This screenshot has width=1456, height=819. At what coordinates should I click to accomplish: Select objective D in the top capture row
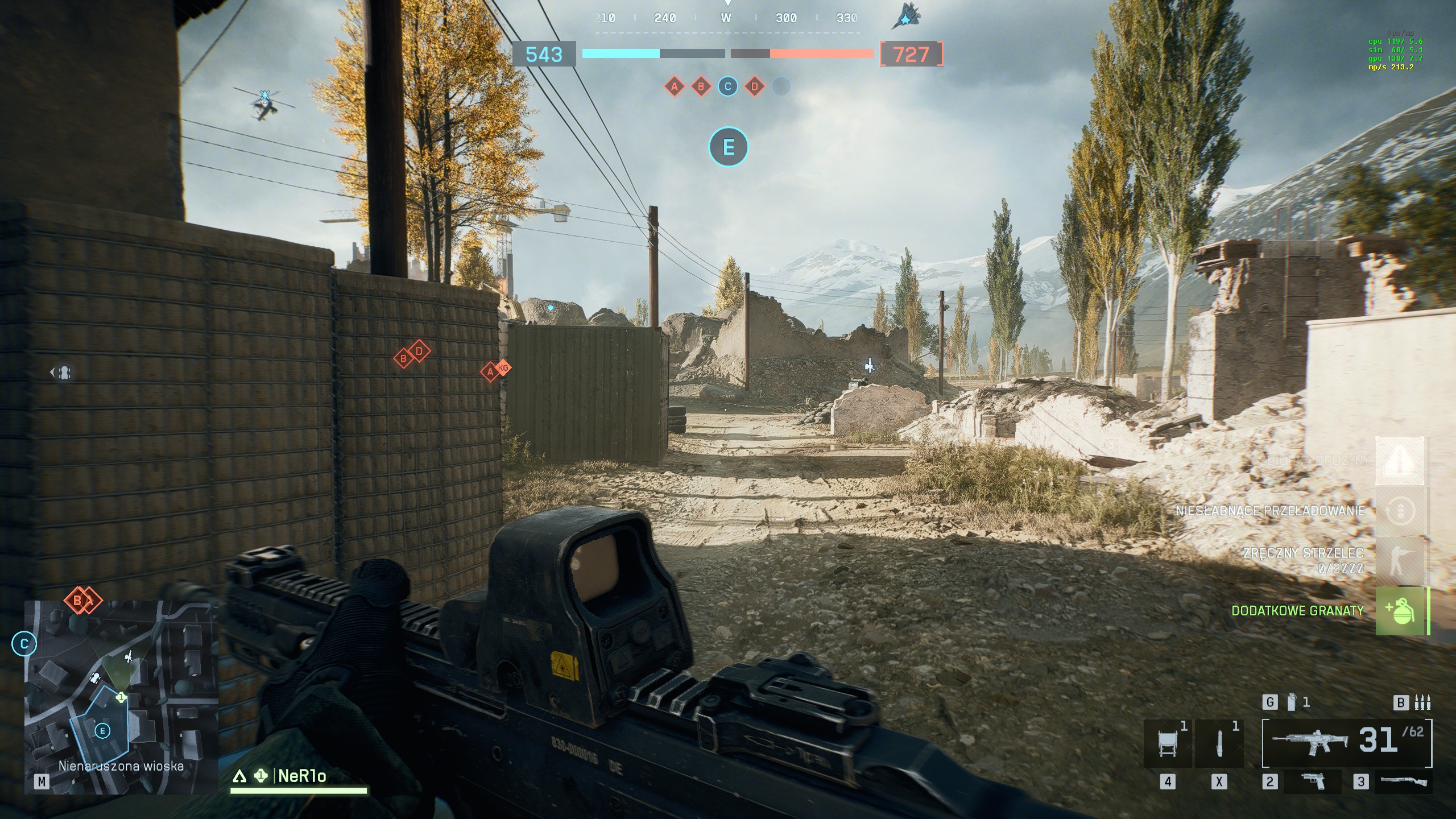coord(755,87)
